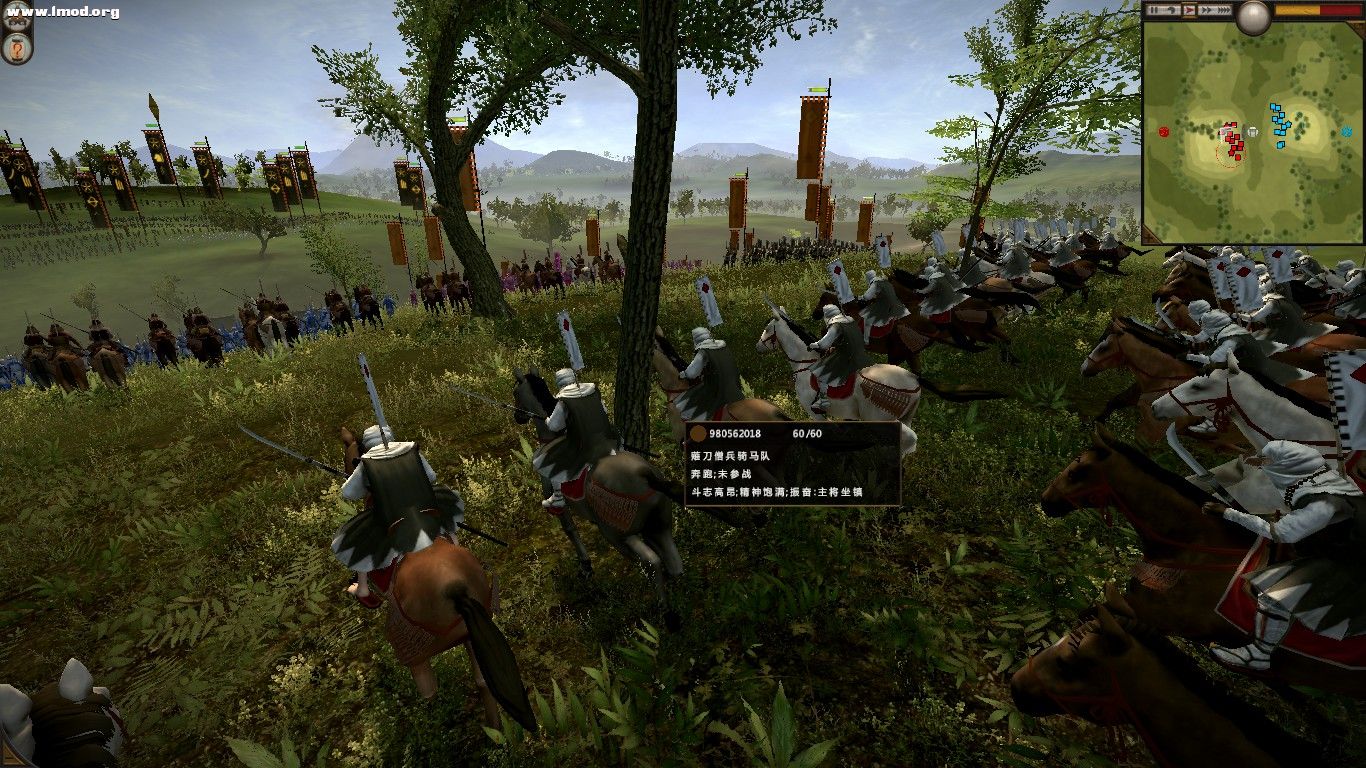
Task: Click the white flag marker at minimap center
Action: (1251, 131)
